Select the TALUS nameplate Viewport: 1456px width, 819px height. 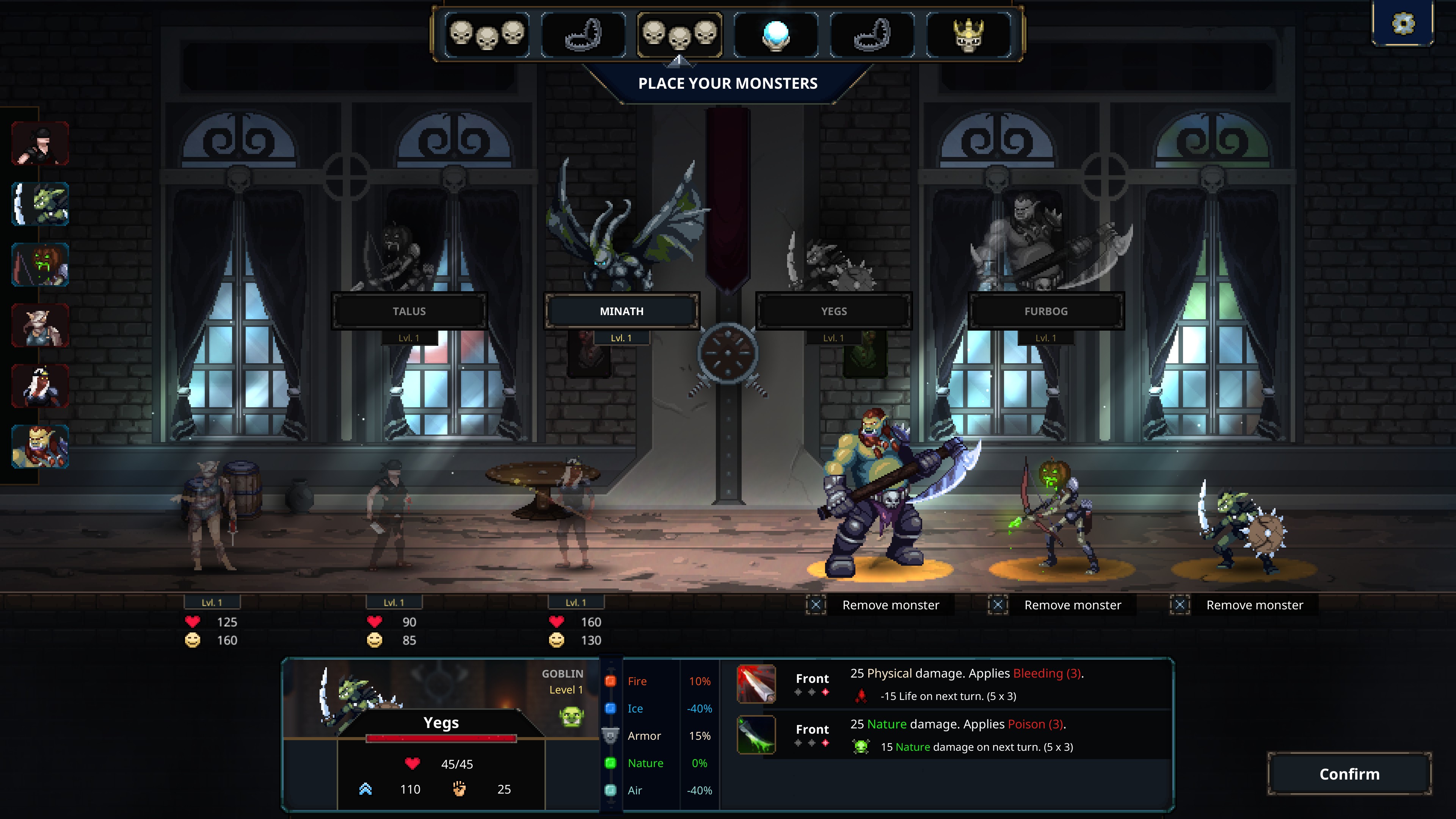[409, 311]
